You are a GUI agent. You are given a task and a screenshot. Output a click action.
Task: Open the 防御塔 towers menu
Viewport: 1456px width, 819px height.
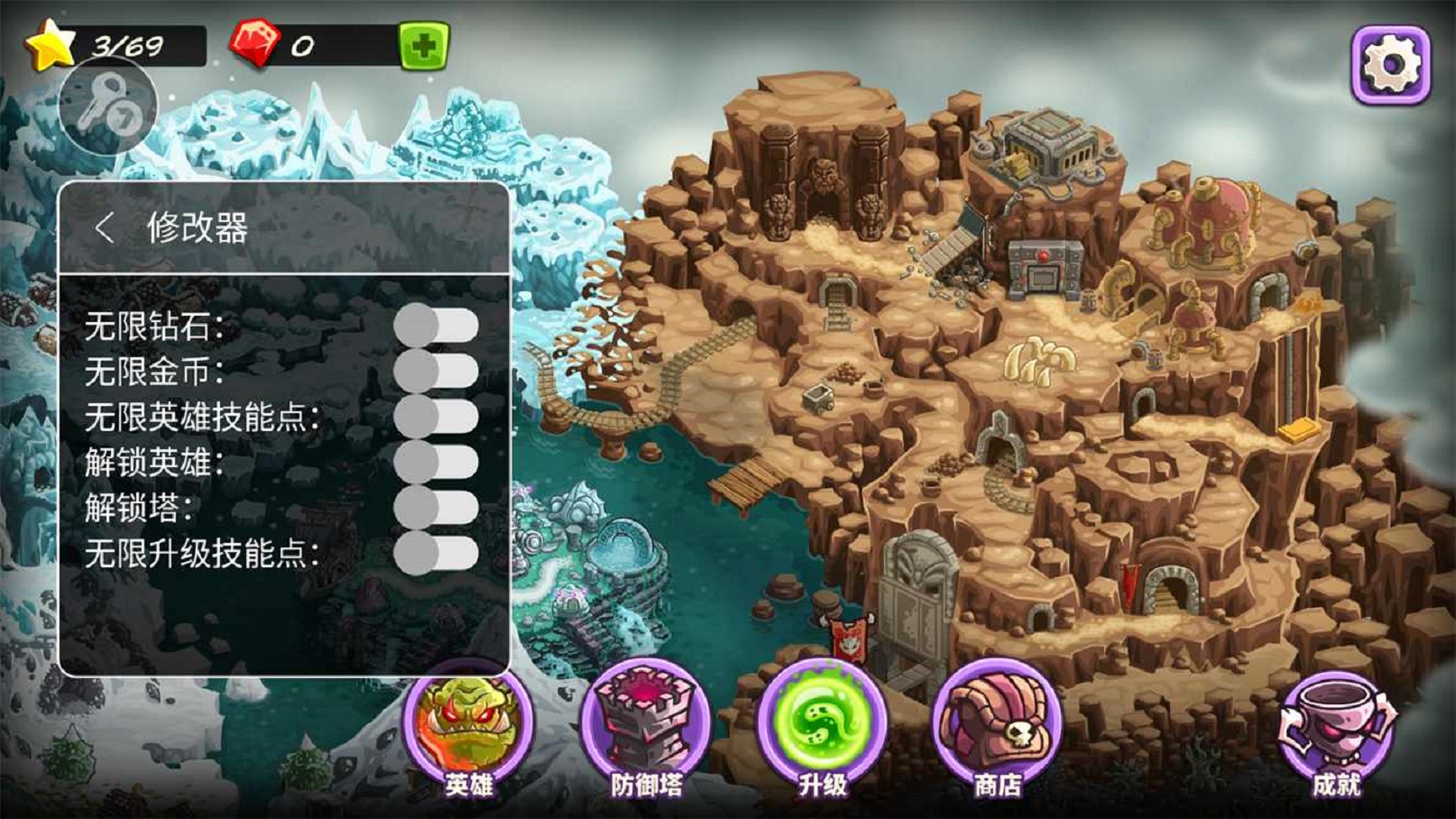pos(646,731)
